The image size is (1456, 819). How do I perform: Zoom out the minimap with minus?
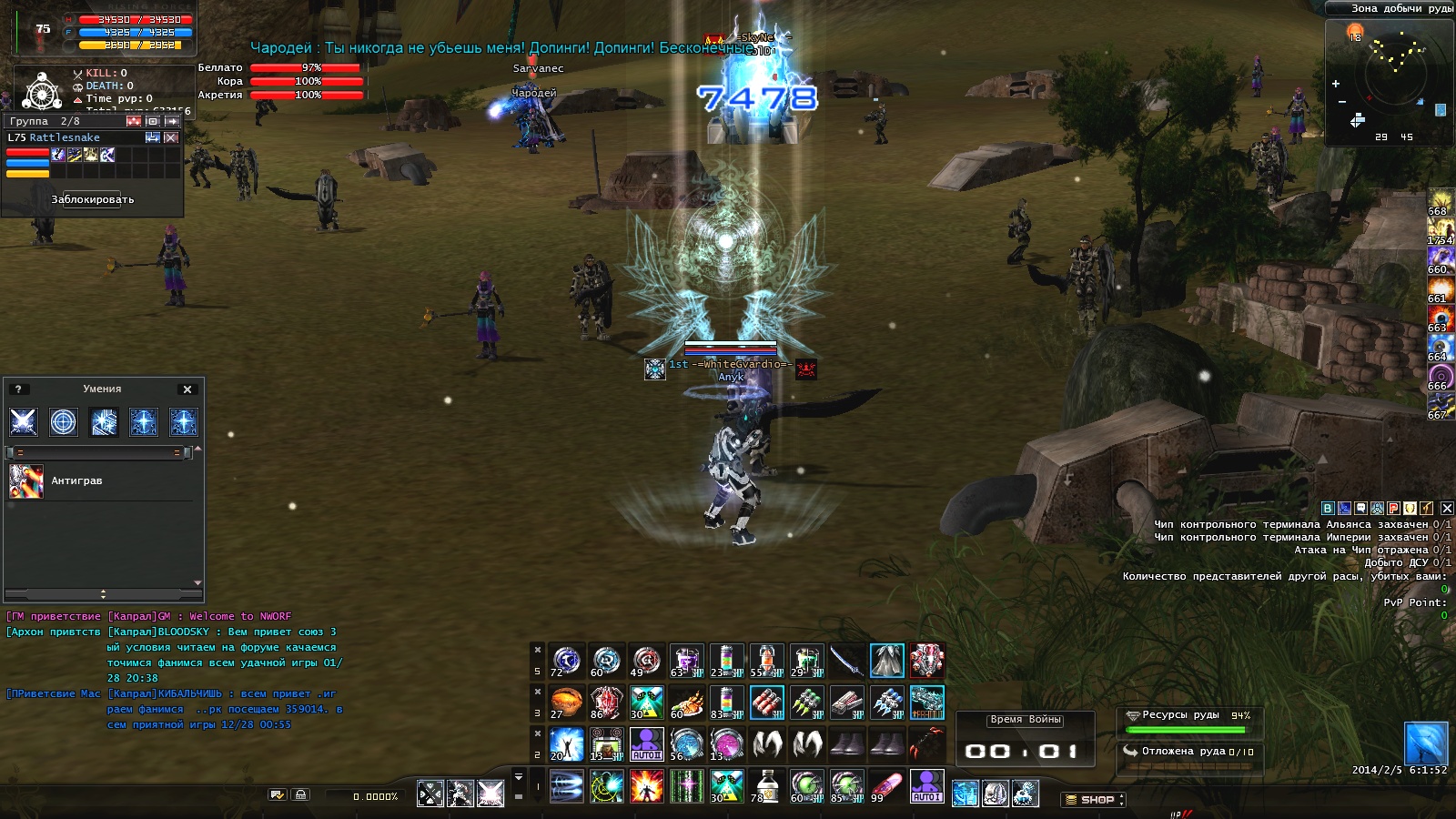pyautogui.click(x=1342, y=102)
